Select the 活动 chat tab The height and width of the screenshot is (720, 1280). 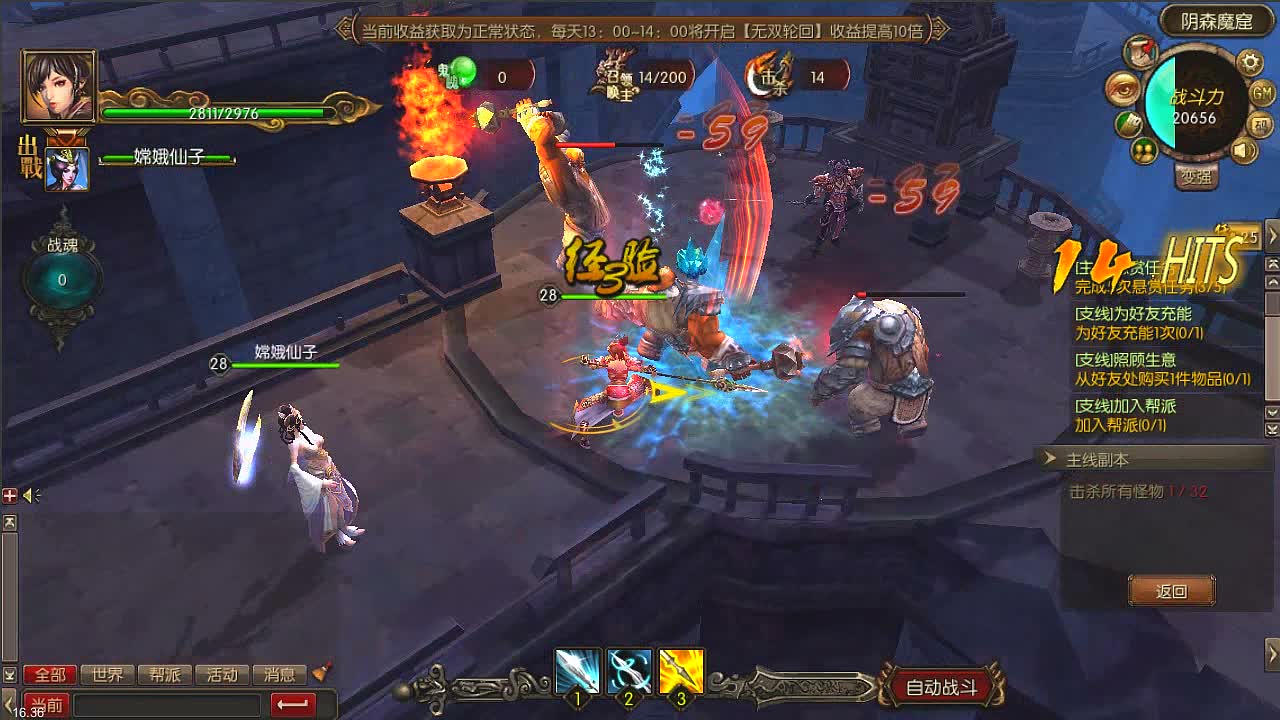click(x=222, y=675)
